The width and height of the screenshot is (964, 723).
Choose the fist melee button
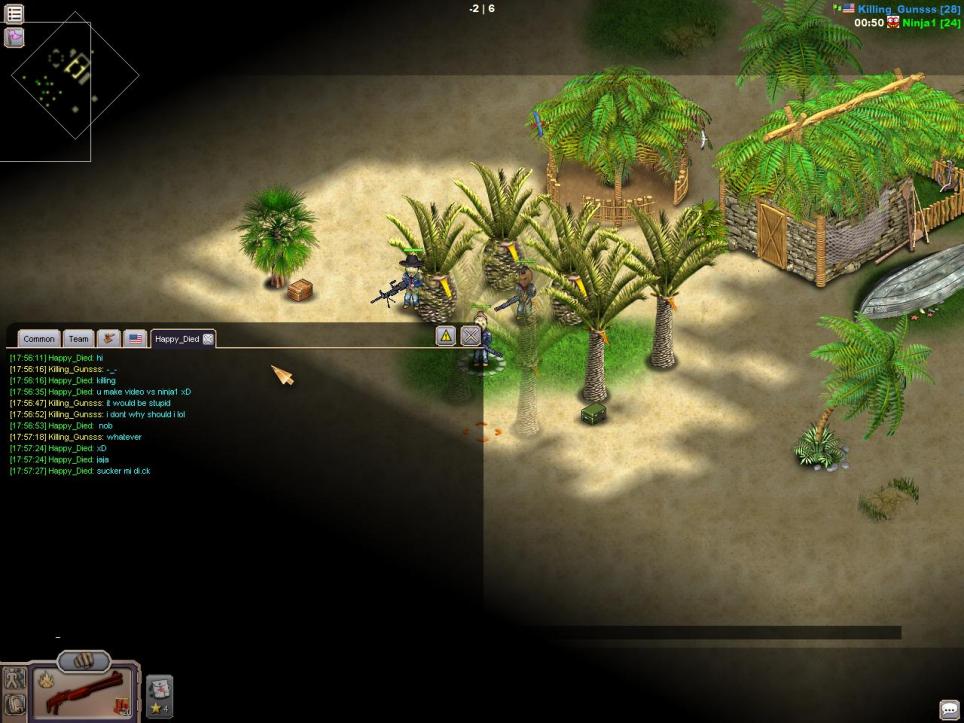(x=84, y=661)
